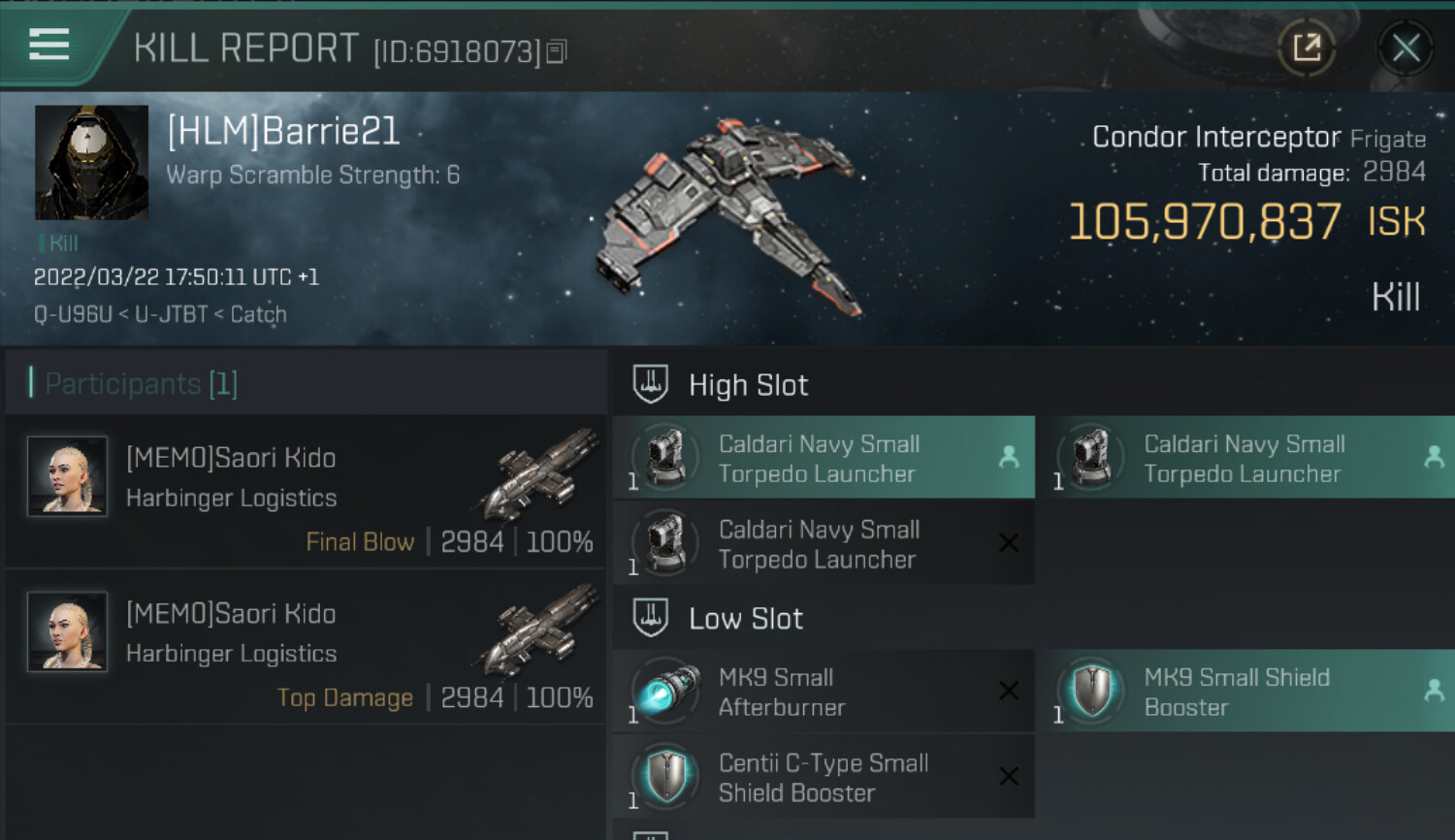The image size is (1455, 840).
Task: Close the kill report window
Action: pos(1406,48)
